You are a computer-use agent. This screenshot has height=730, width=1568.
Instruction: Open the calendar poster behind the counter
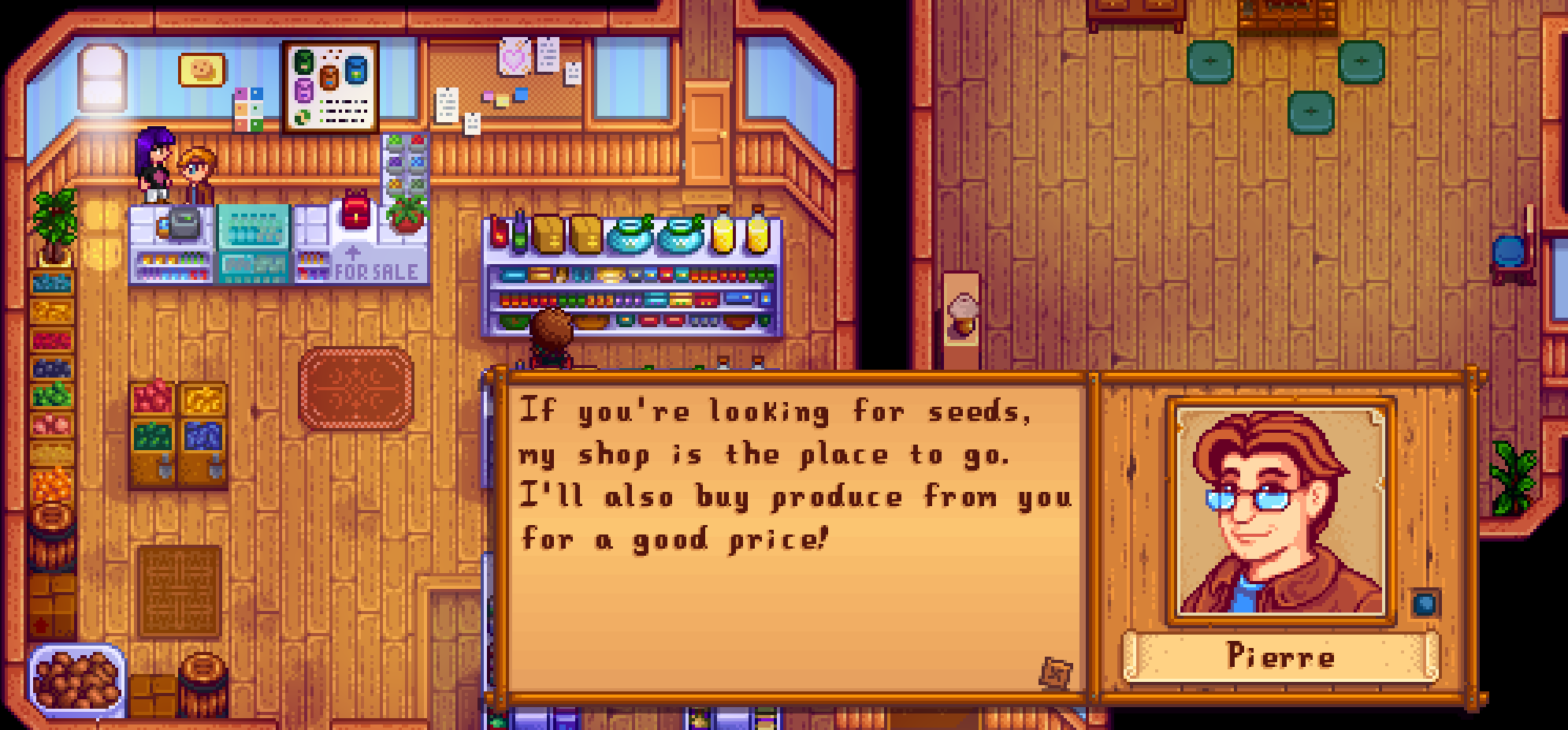click(x=329, y=86)
